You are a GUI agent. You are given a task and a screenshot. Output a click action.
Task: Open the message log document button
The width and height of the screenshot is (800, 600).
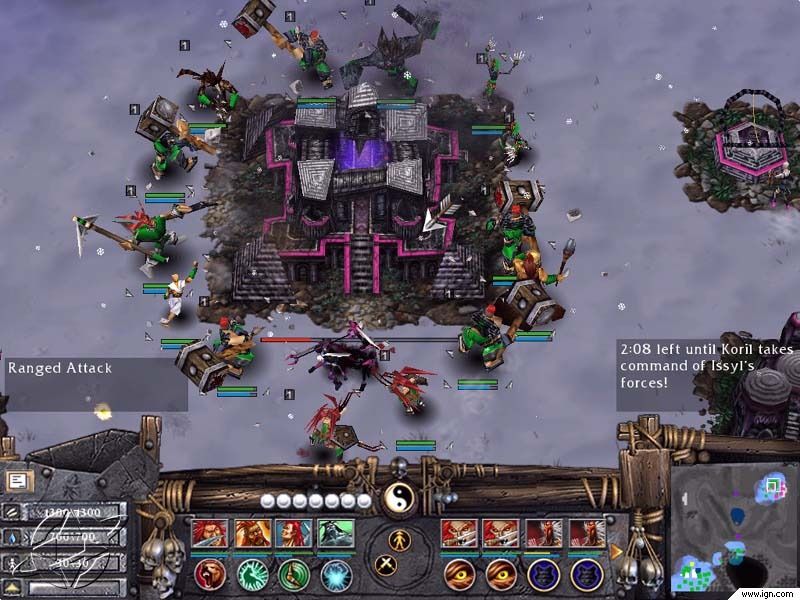click(x=17, y=481)
